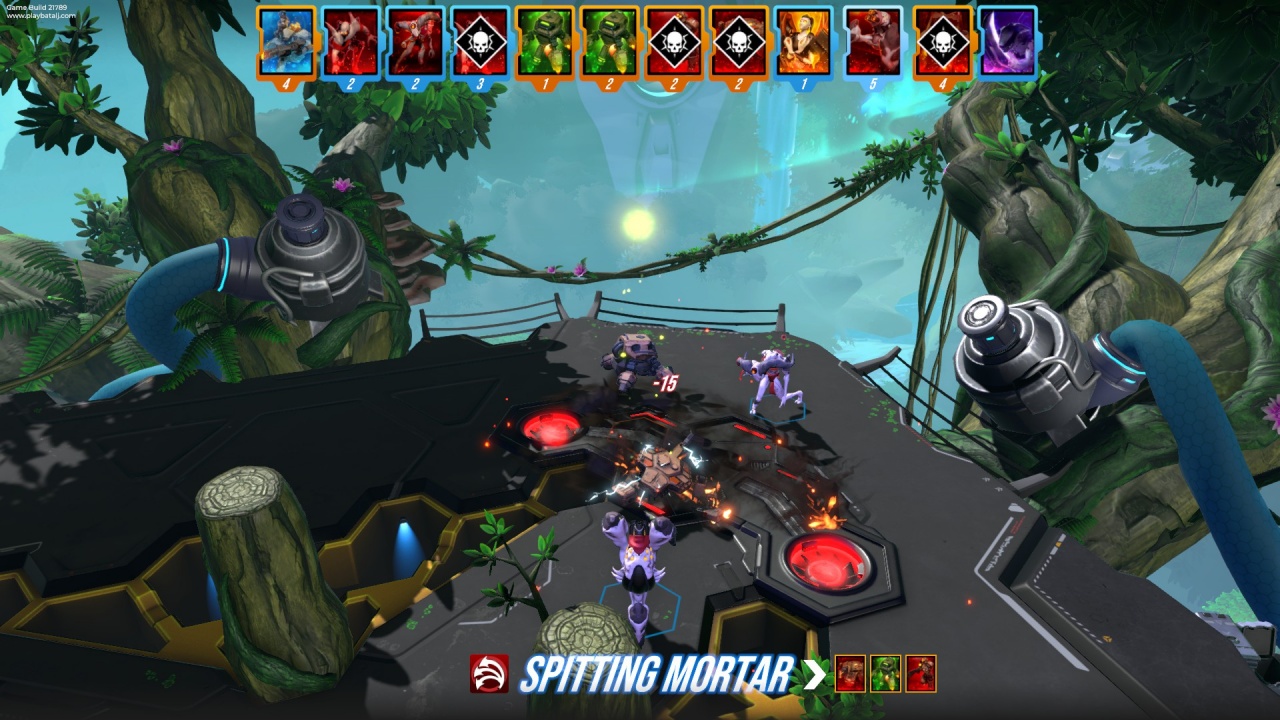Select the skull card numbered 4

(x=942, y=42)
